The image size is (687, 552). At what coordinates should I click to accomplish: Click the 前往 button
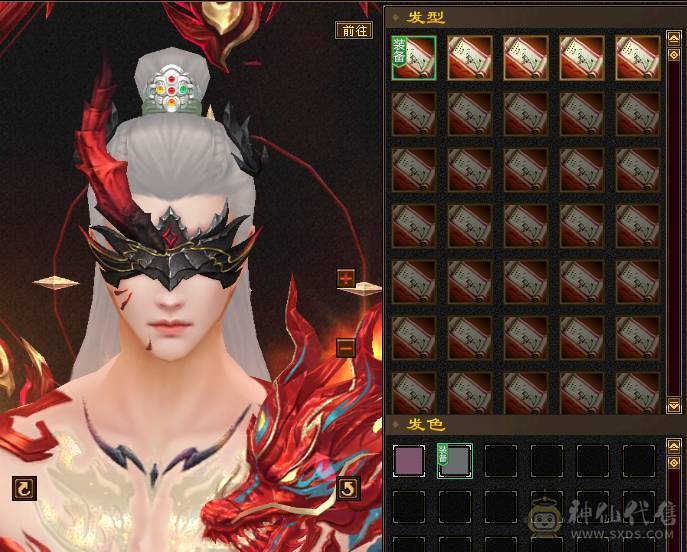pos(354,30)
